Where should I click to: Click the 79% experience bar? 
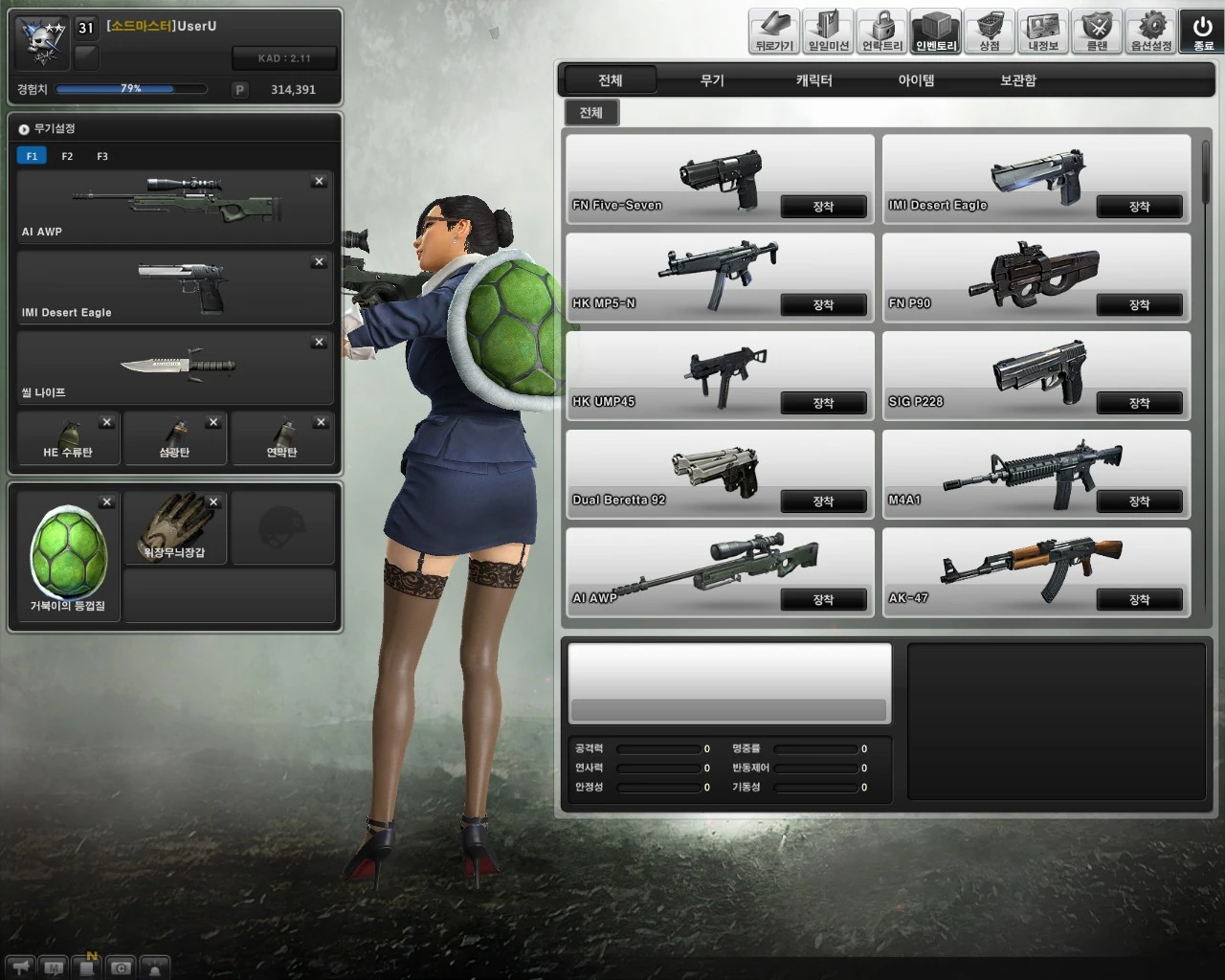[129, 88]
